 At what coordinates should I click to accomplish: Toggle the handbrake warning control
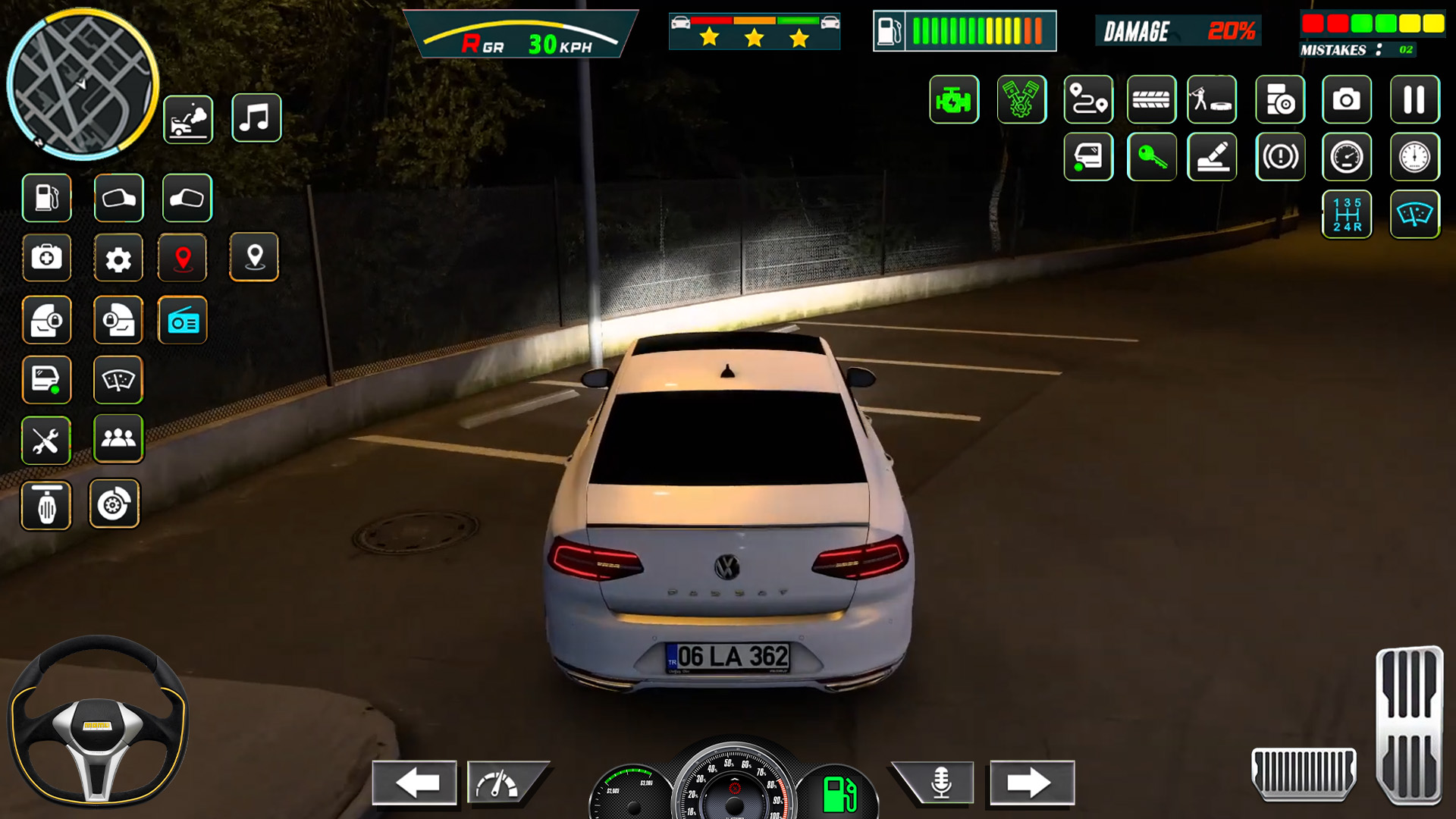pyautogui.click(x=1281, y=157)
